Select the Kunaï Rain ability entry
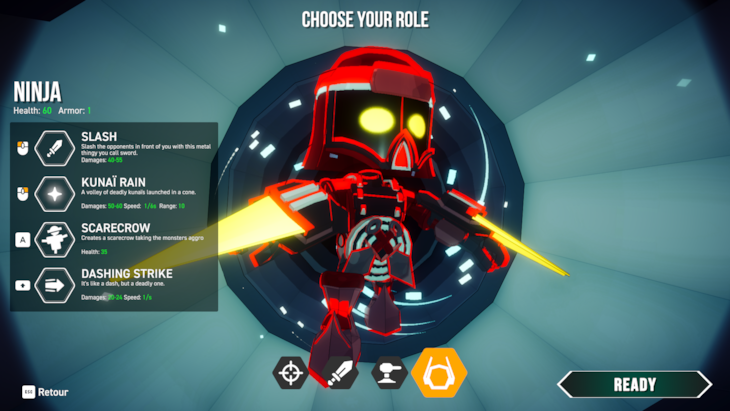The width and height of the screenshot is (730, 411). [x=114, y=192]
